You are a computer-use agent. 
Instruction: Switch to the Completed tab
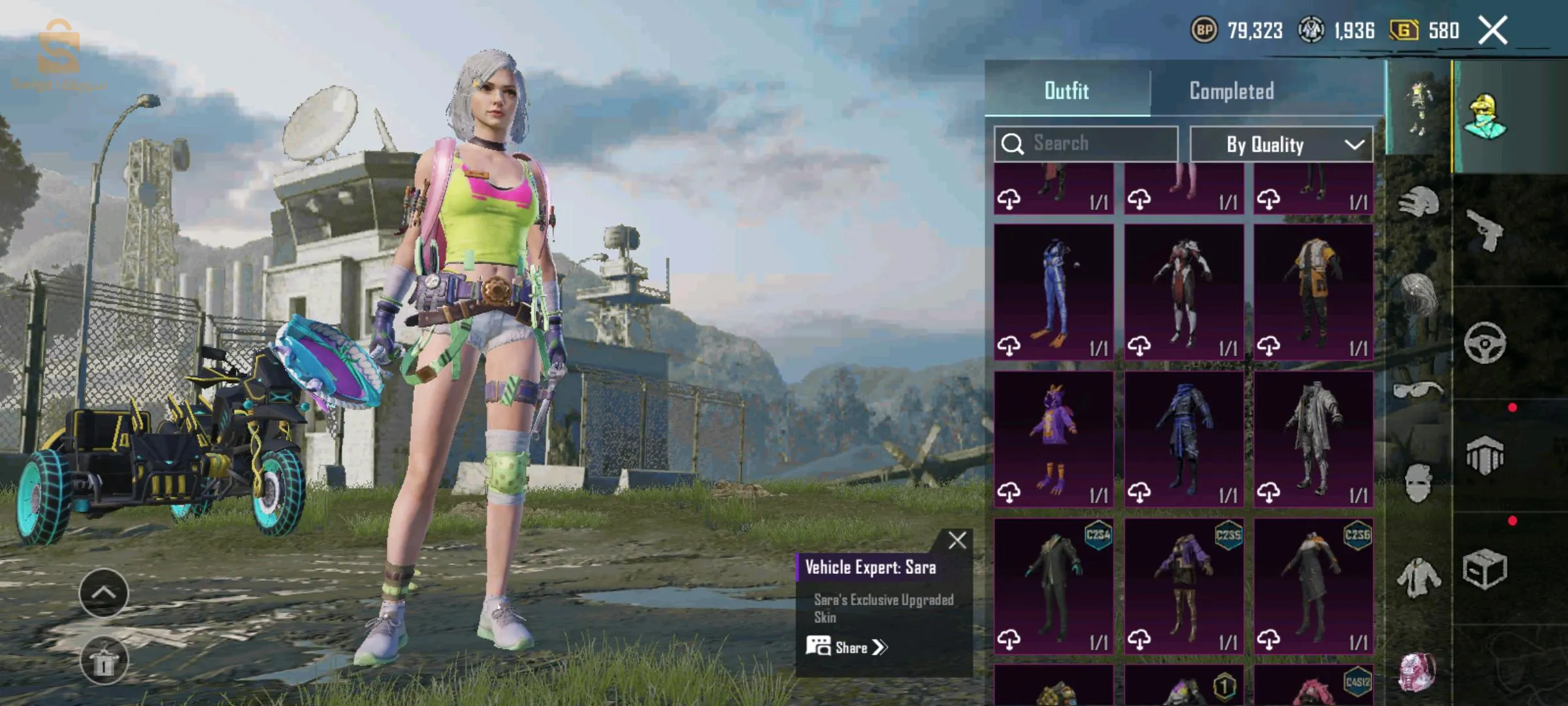[x=1232, y=91]
